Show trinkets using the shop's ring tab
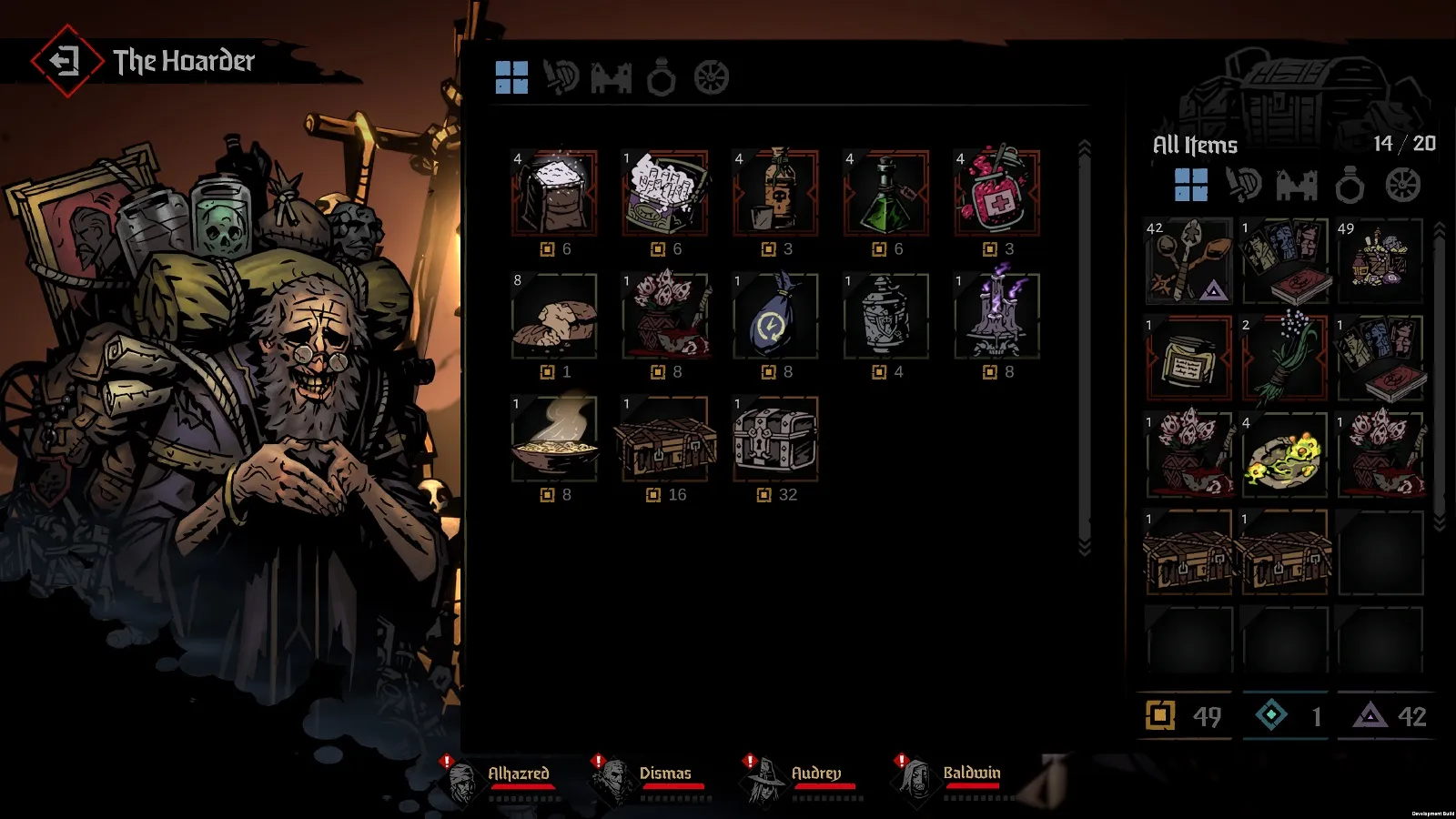 pyautogui.click(x=662, y=78)
